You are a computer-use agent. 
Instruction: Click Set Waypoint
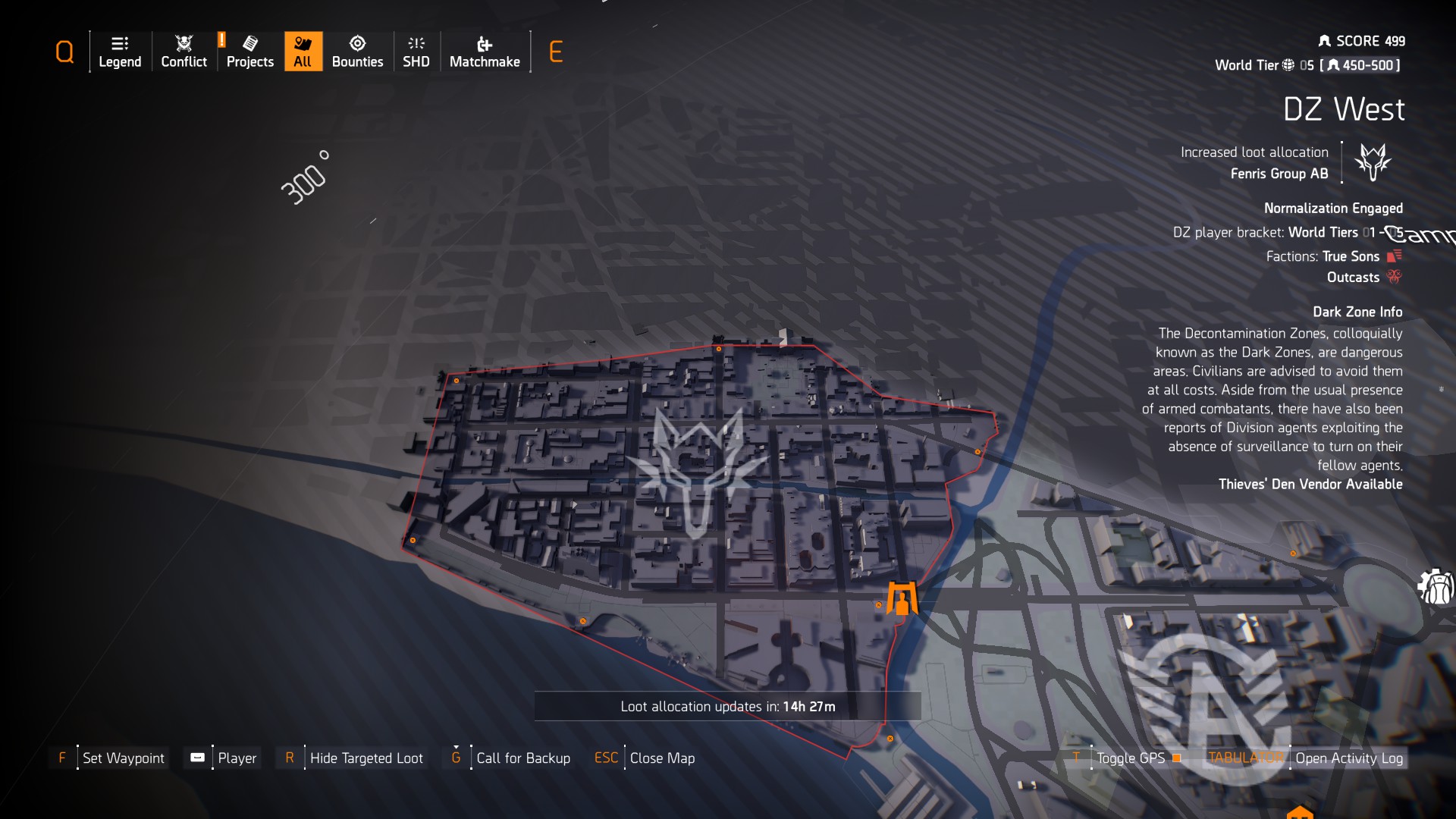coord(124,758)
